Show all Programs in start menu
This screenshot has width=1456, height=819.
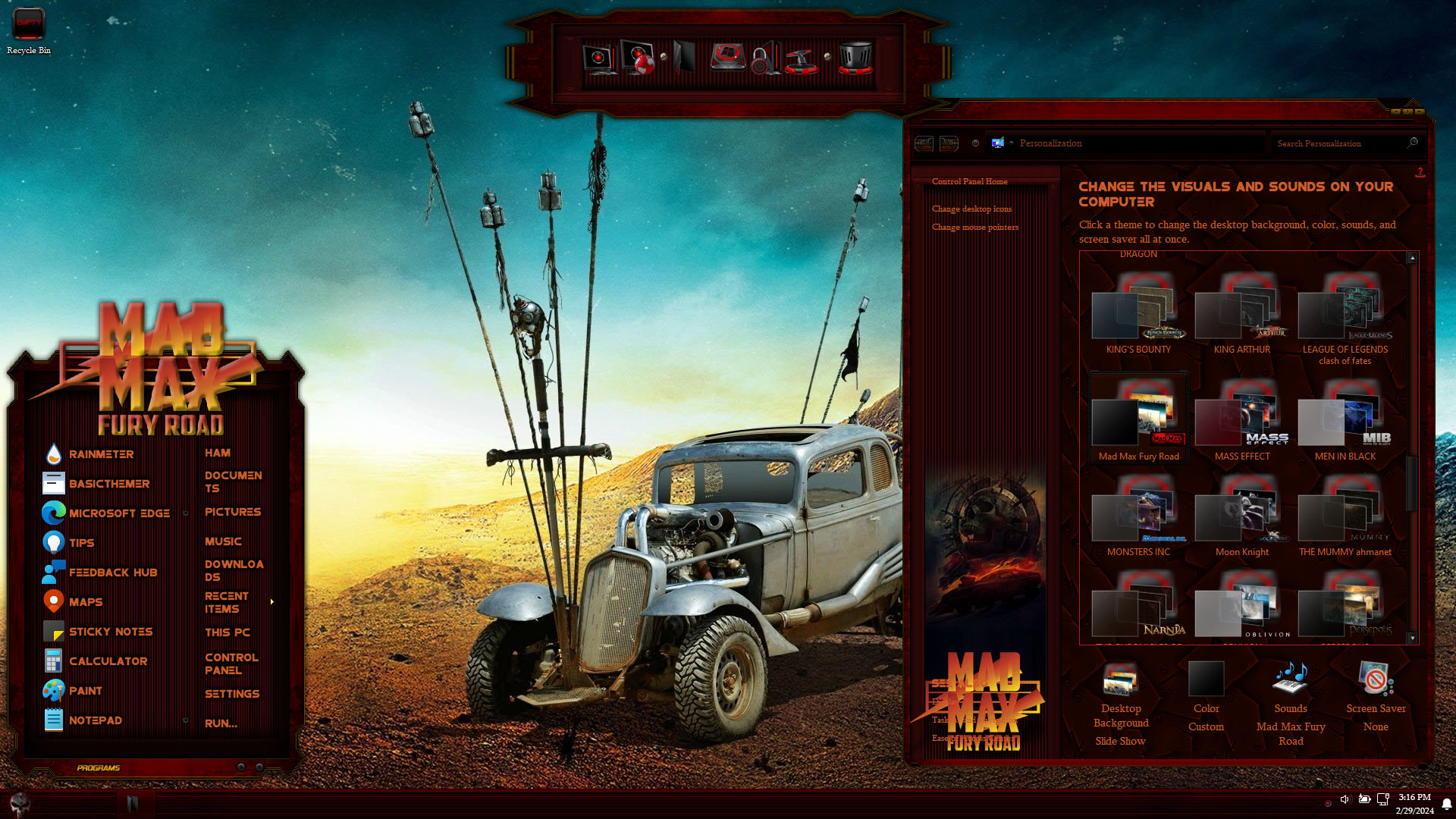tap(99, 768)
